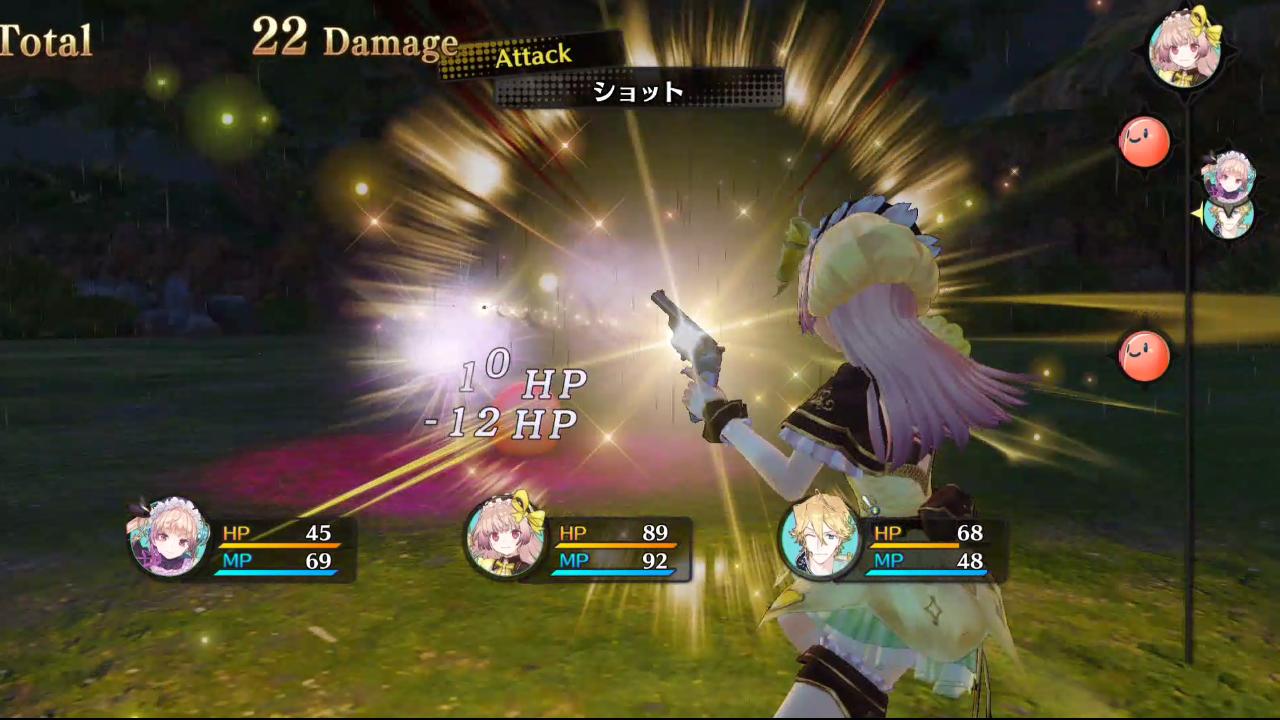1280x720 pixels.
Task: Click the large yellow-bow portrait atop turn order
Action: pyautogui.click(x=1186, y=45)
